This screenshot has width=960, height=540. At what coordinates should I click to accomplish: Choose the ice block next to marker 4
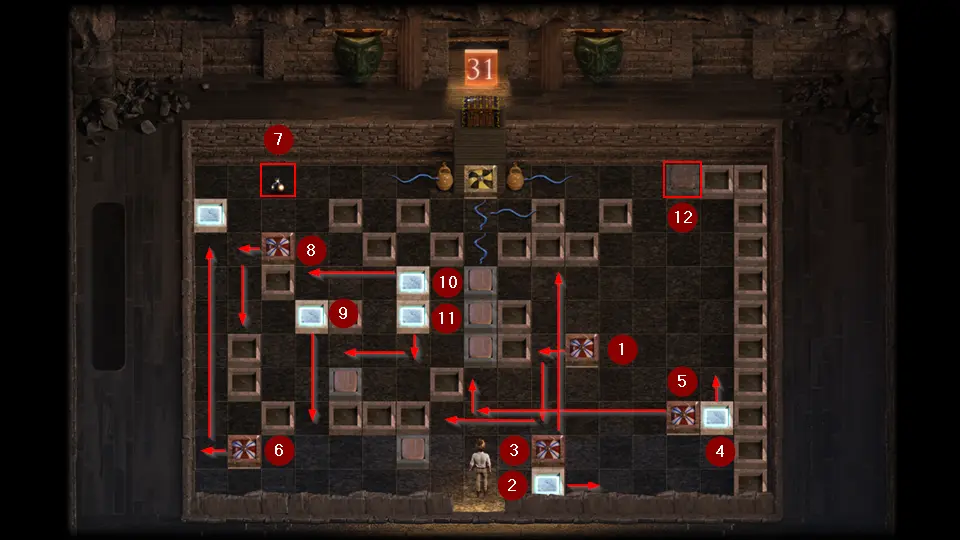(x=717, y=416)
